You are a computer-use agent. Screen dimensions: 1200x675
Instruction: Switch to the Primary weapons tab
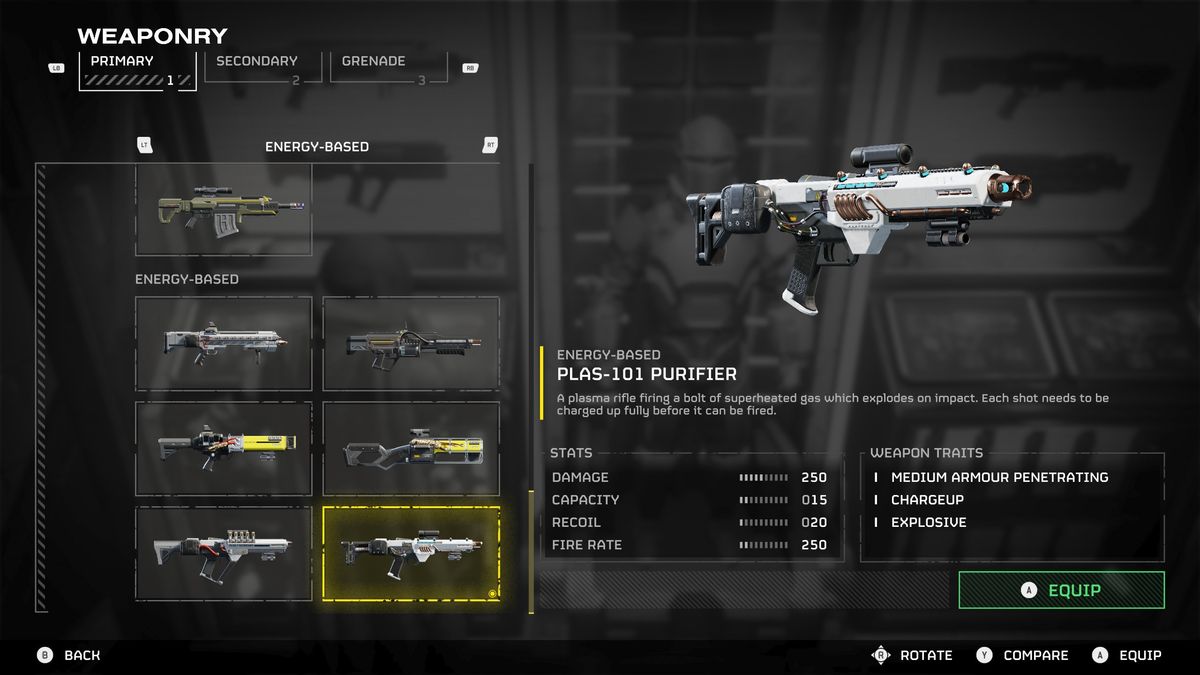click(137, 70)
